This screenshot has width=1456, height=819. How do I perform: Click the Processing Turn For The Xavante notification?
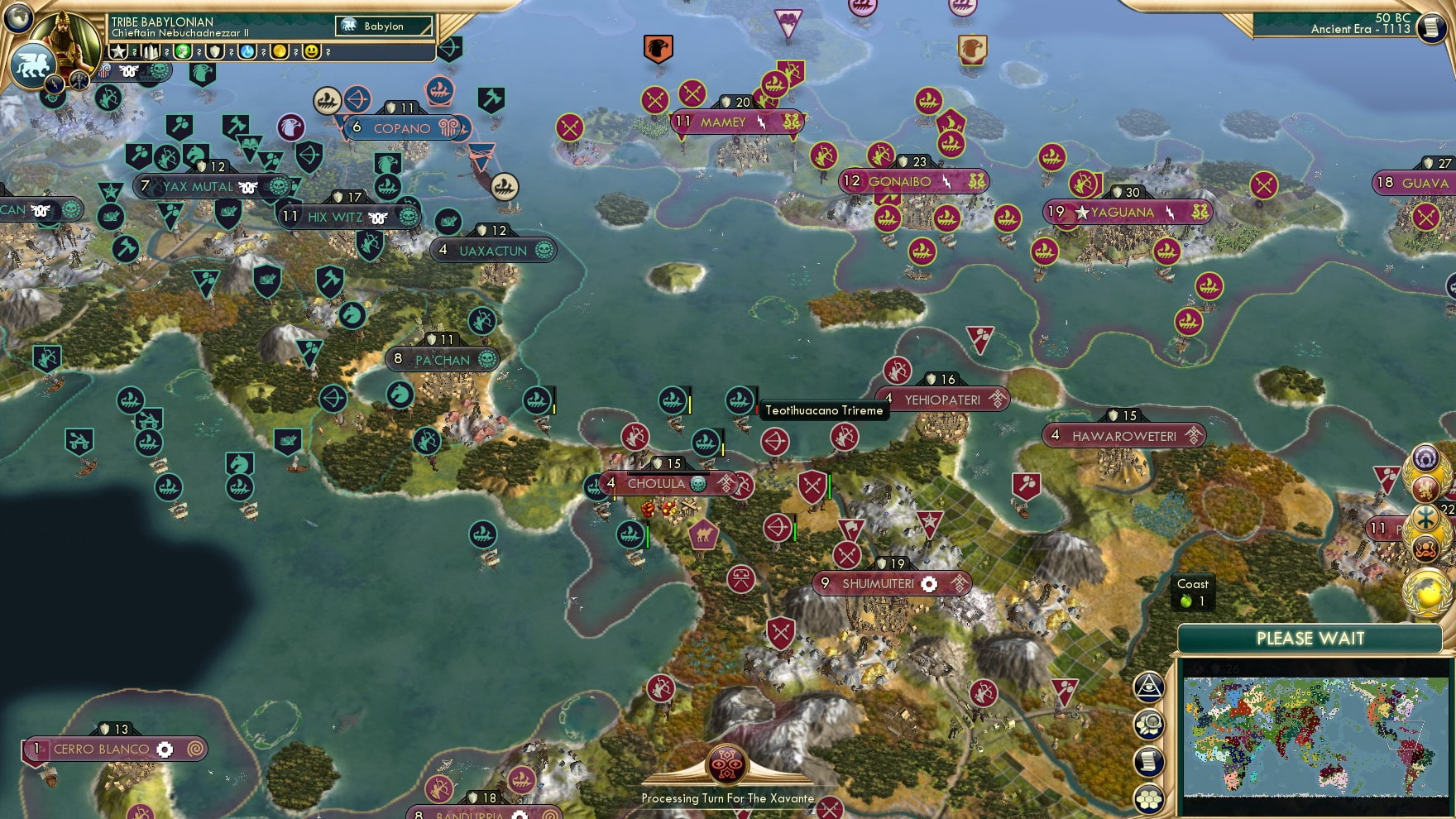pyautogui.click(x=728, y=798)
